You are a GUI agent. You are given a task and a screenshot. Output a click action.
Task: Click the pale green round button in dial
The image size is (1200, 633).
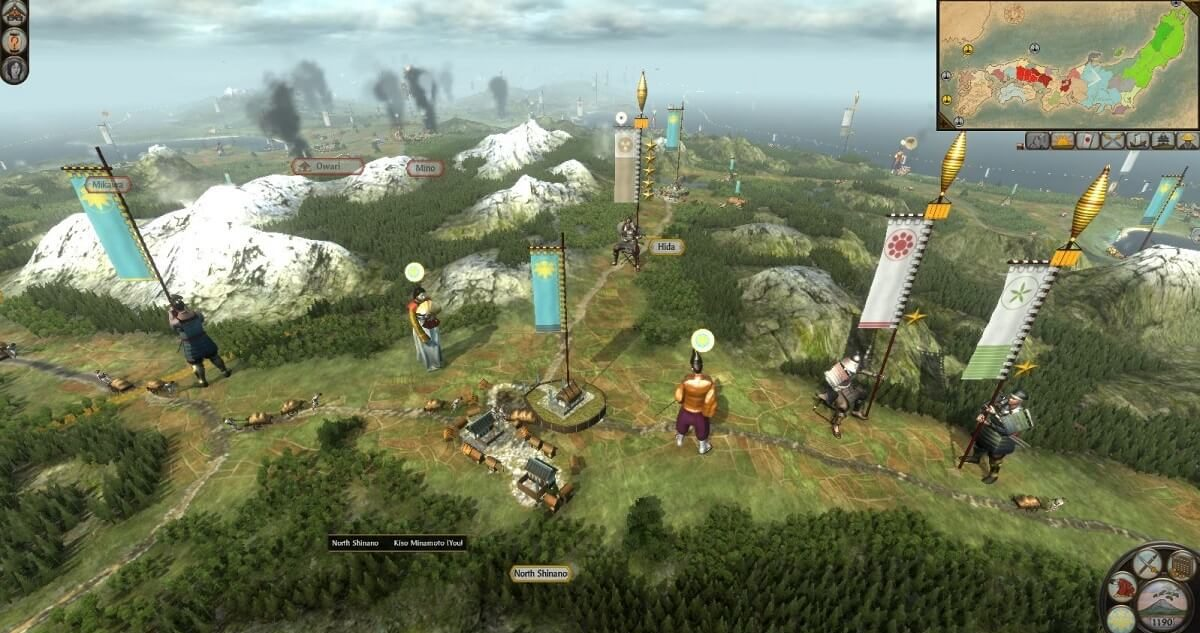1122,618
